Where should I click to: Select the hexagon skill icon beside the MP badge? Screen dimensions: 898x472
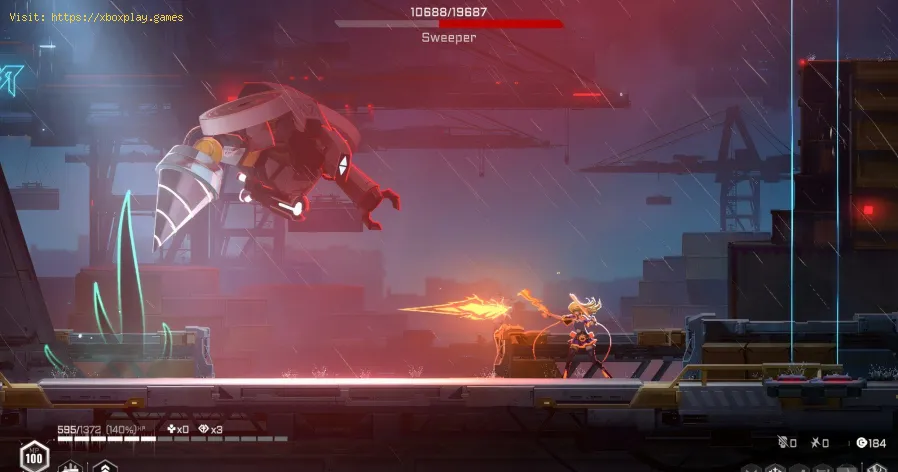(x=70, y=467)
